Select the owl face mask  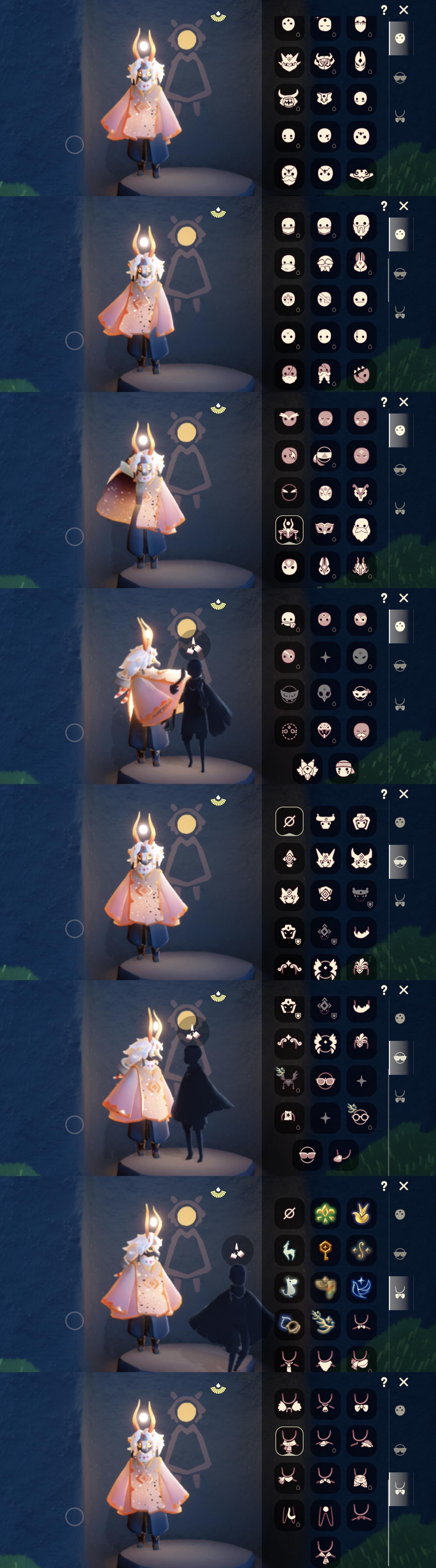pyautogui.click(x=289, y=420)
